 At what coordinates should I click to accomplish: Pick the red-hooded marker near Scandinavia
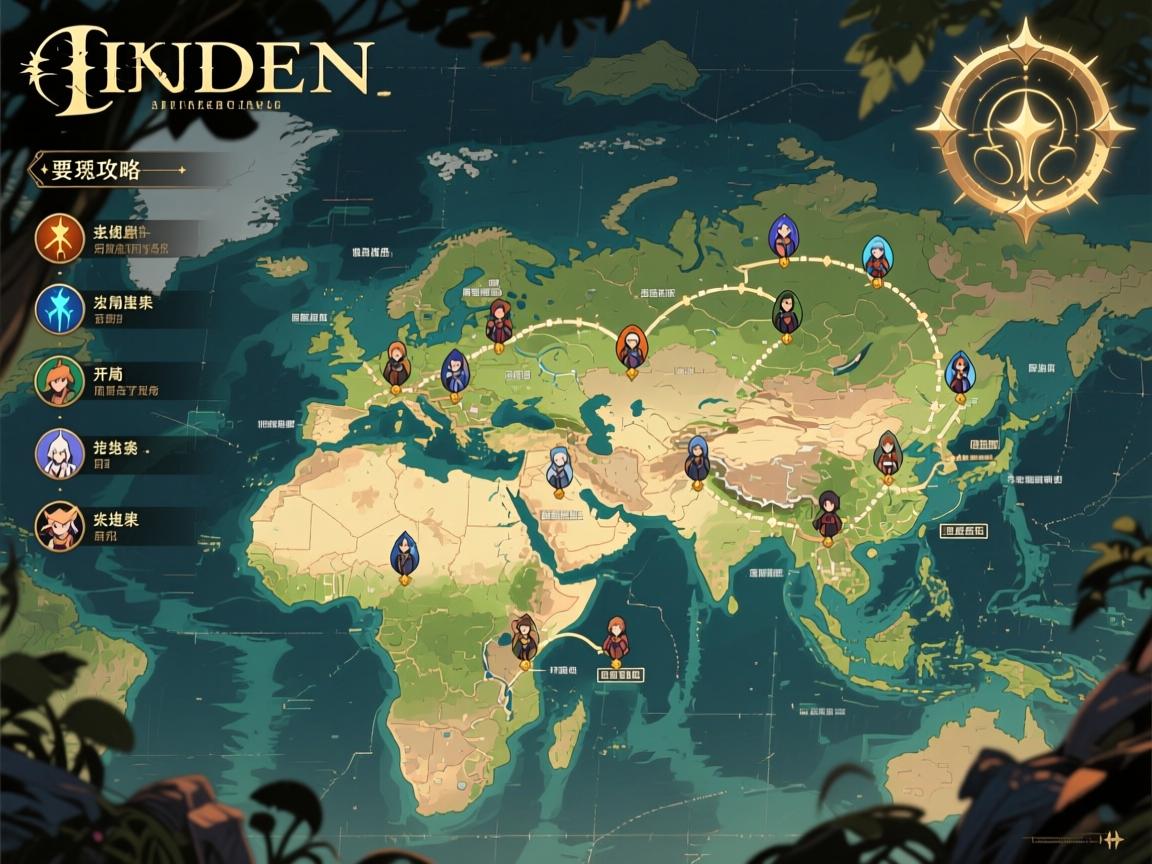pyautogui.click(x=498, y=322)
